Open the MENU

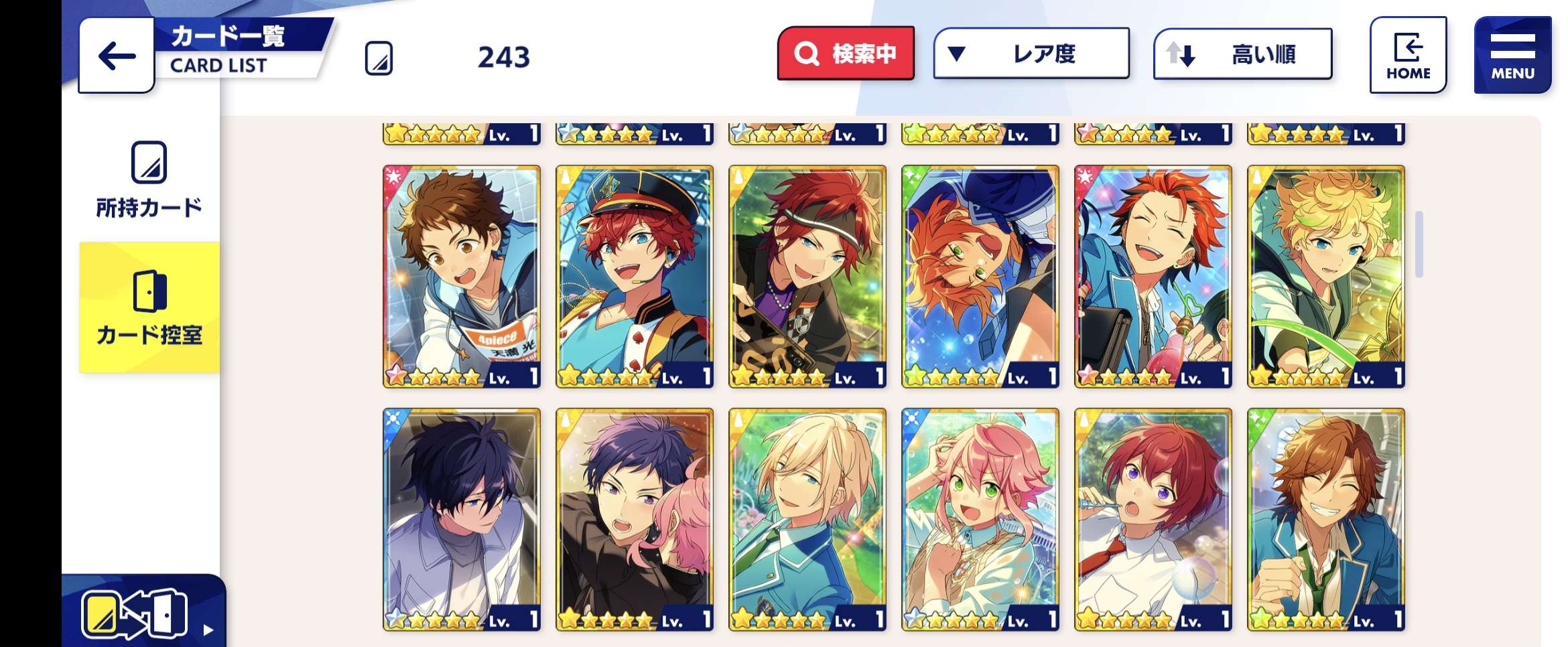1512,55
